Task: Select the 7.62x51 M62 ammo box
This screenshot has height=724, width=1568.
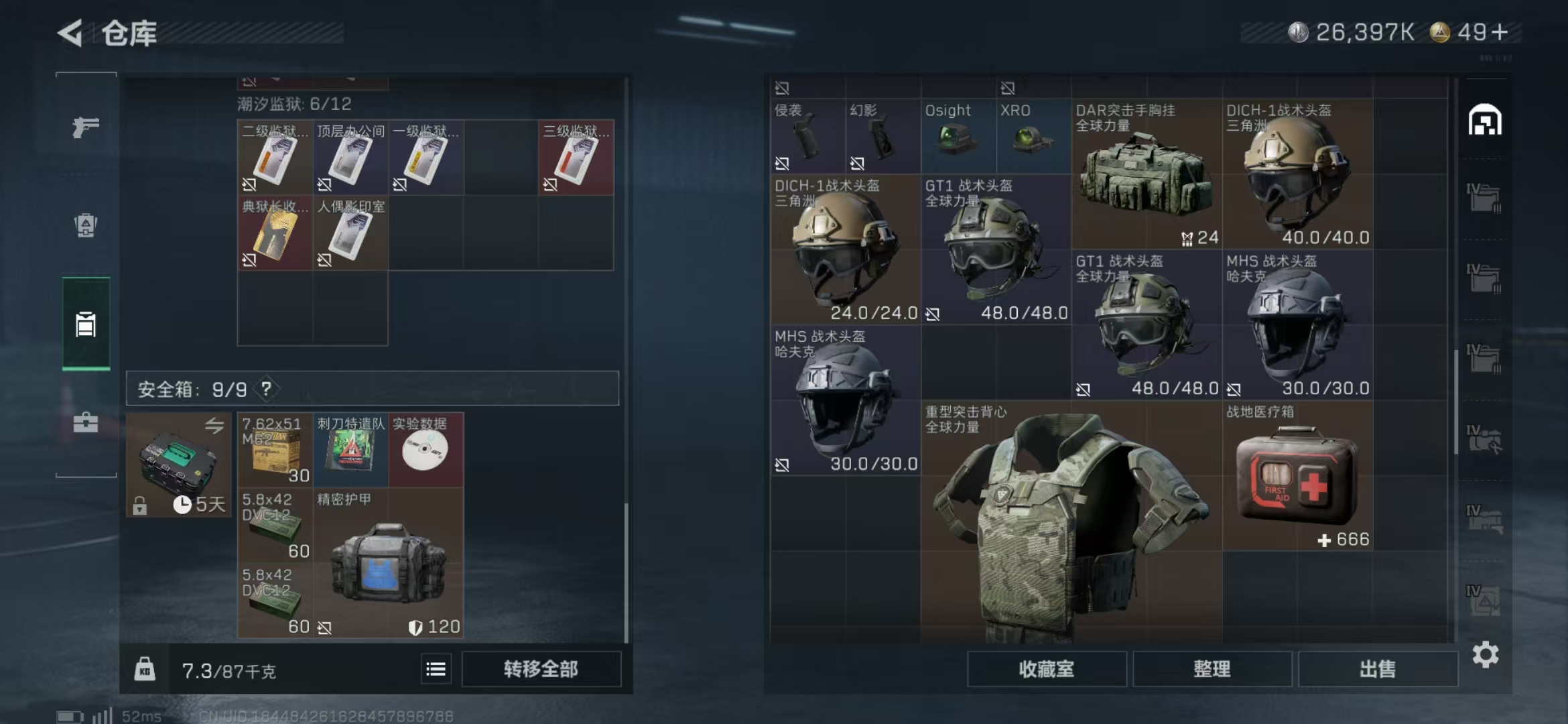Action: pyautogui.click(x=275, y=449)
